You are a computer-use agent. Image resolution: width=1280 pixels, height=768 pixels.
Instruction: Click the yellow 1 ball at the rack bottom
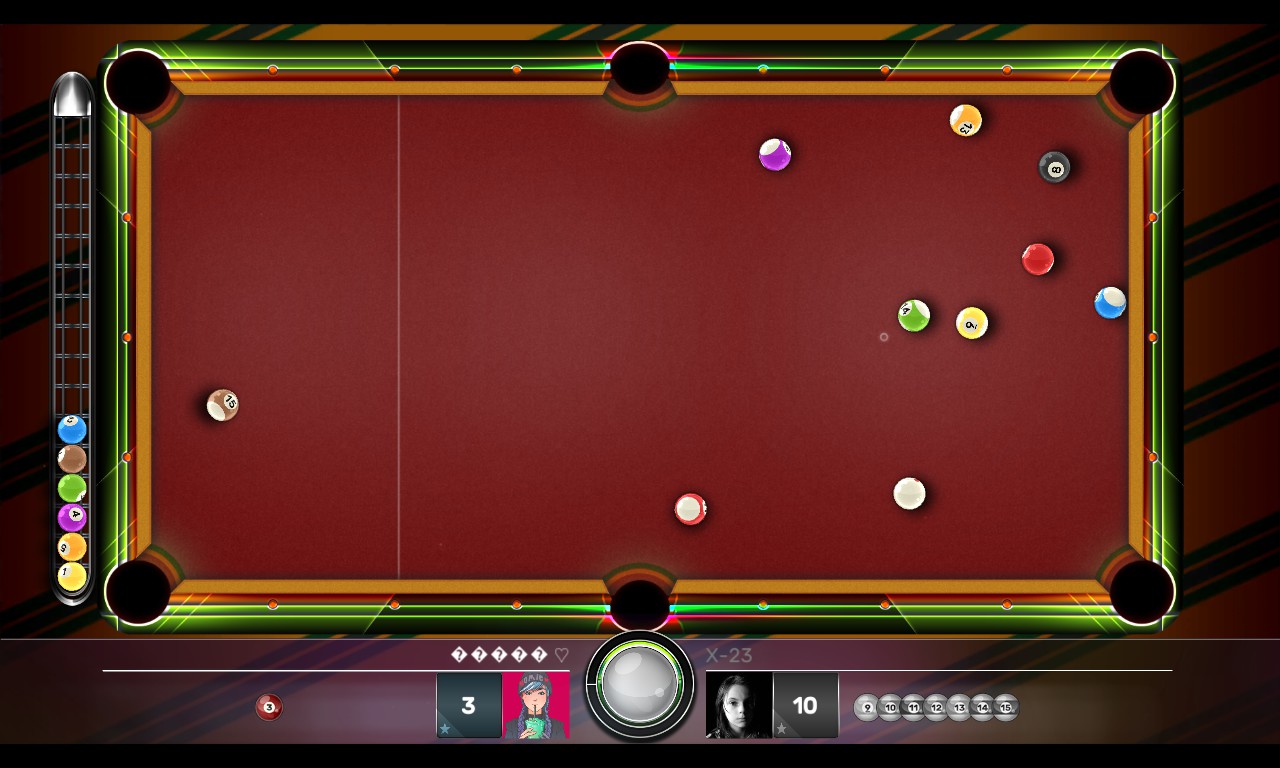(70, 574)
